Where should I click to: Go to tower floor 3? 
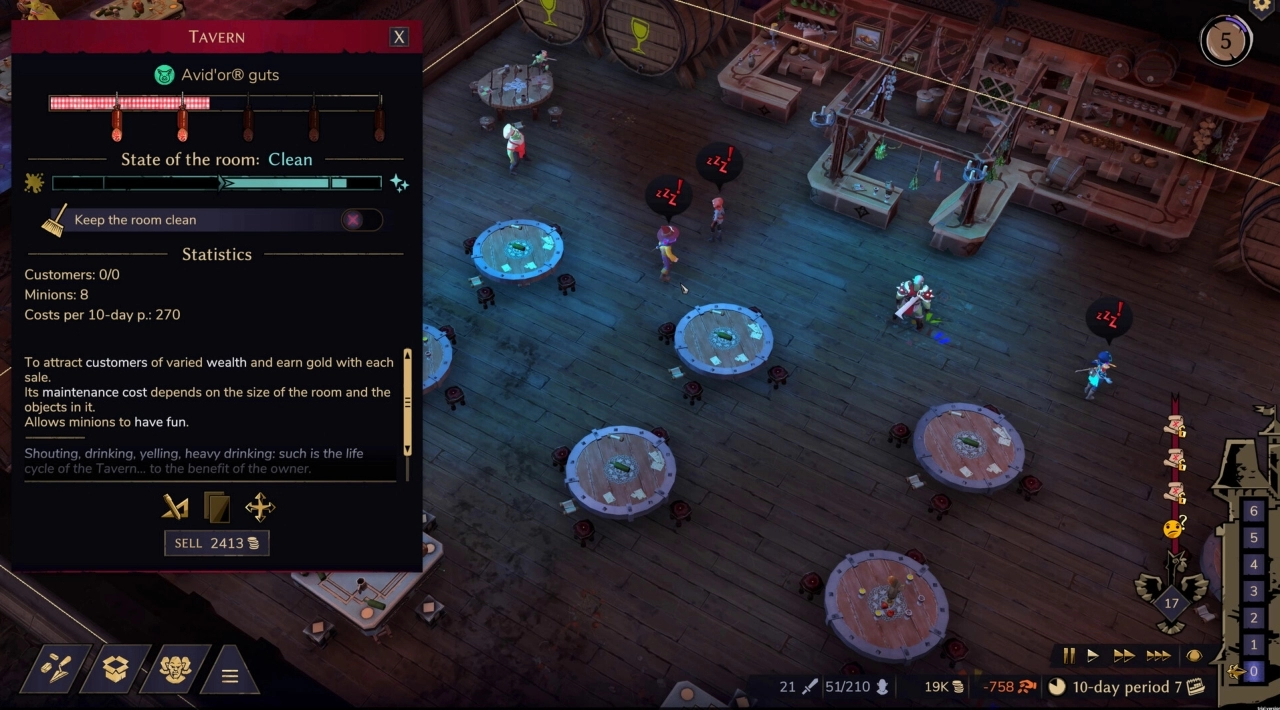click(1254, 591)
